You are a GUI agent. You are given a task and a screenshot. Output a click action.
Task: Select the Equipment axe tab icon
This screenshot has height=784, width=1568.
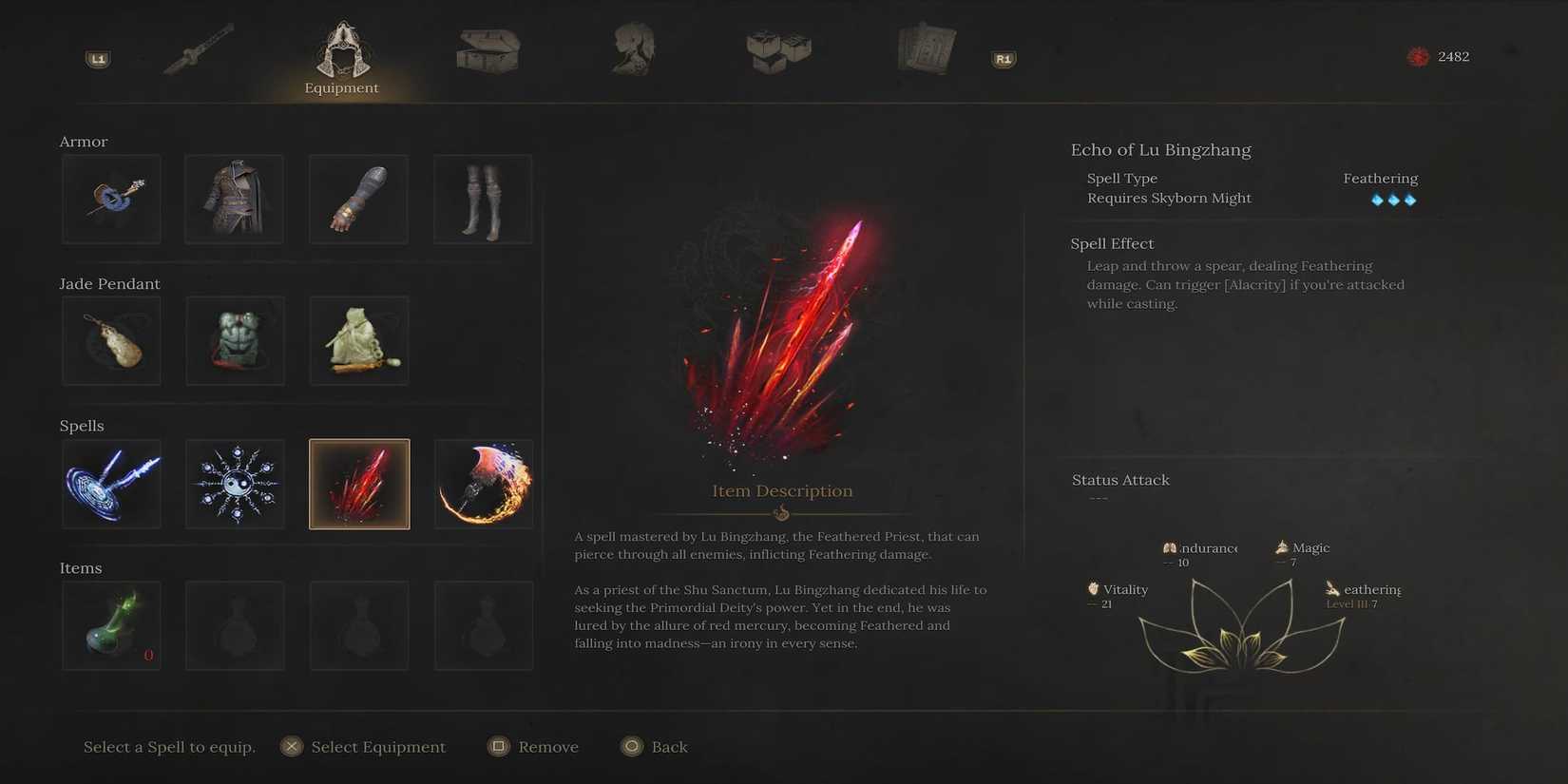341,52
